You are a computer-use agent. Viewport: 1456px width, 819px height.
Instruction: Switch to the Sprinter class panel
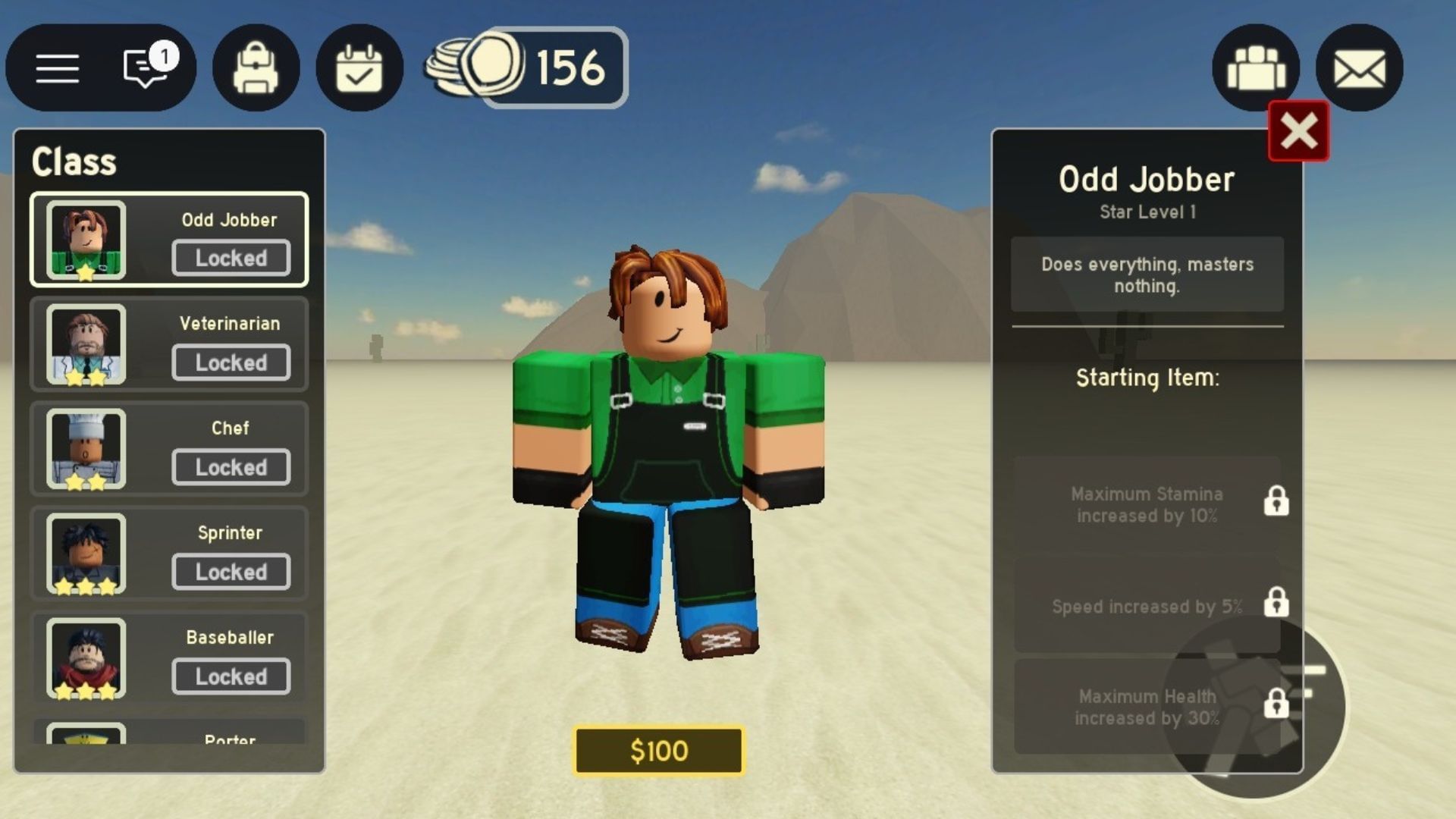tap(168, 553)
